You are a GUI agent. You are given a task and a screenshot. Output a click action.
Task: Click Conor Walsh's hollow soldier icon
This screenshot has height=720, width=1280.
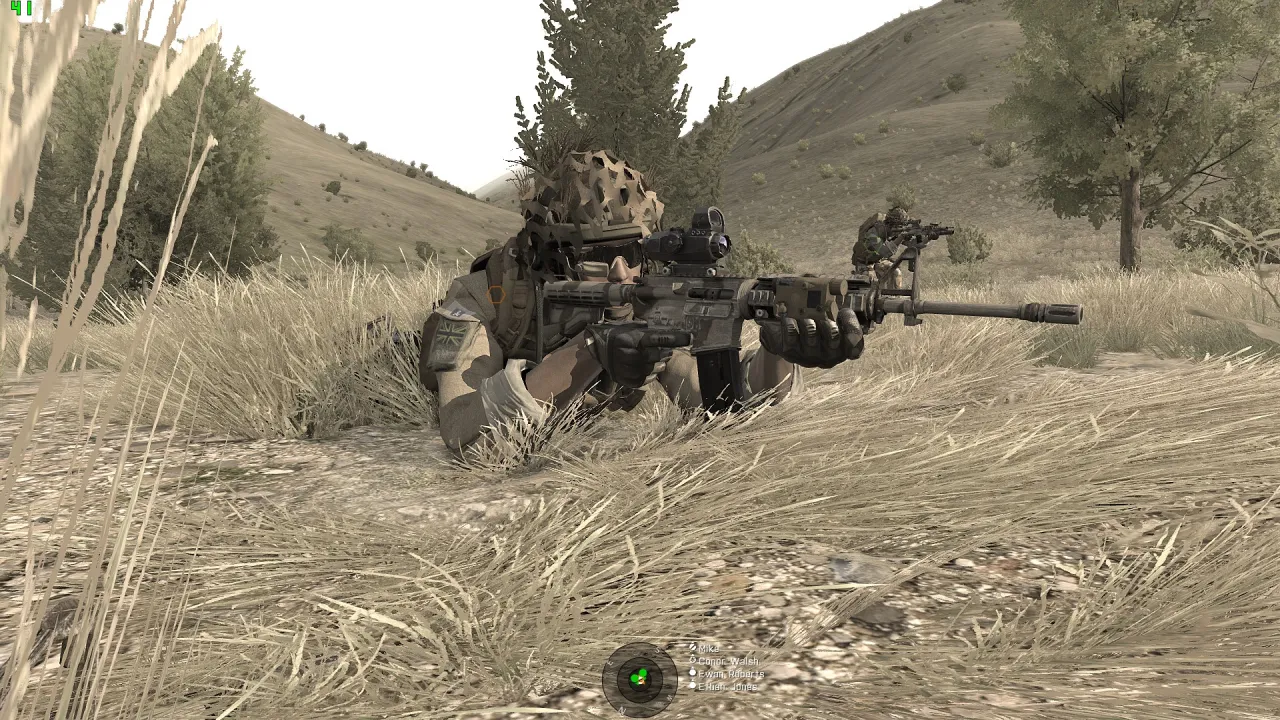(x=693, y=659)
